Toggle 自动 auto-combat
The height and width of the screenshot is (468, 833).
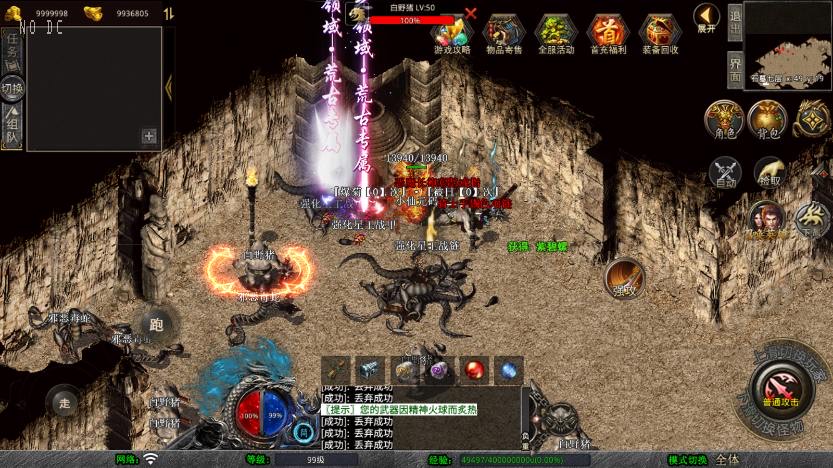[724, 172]
